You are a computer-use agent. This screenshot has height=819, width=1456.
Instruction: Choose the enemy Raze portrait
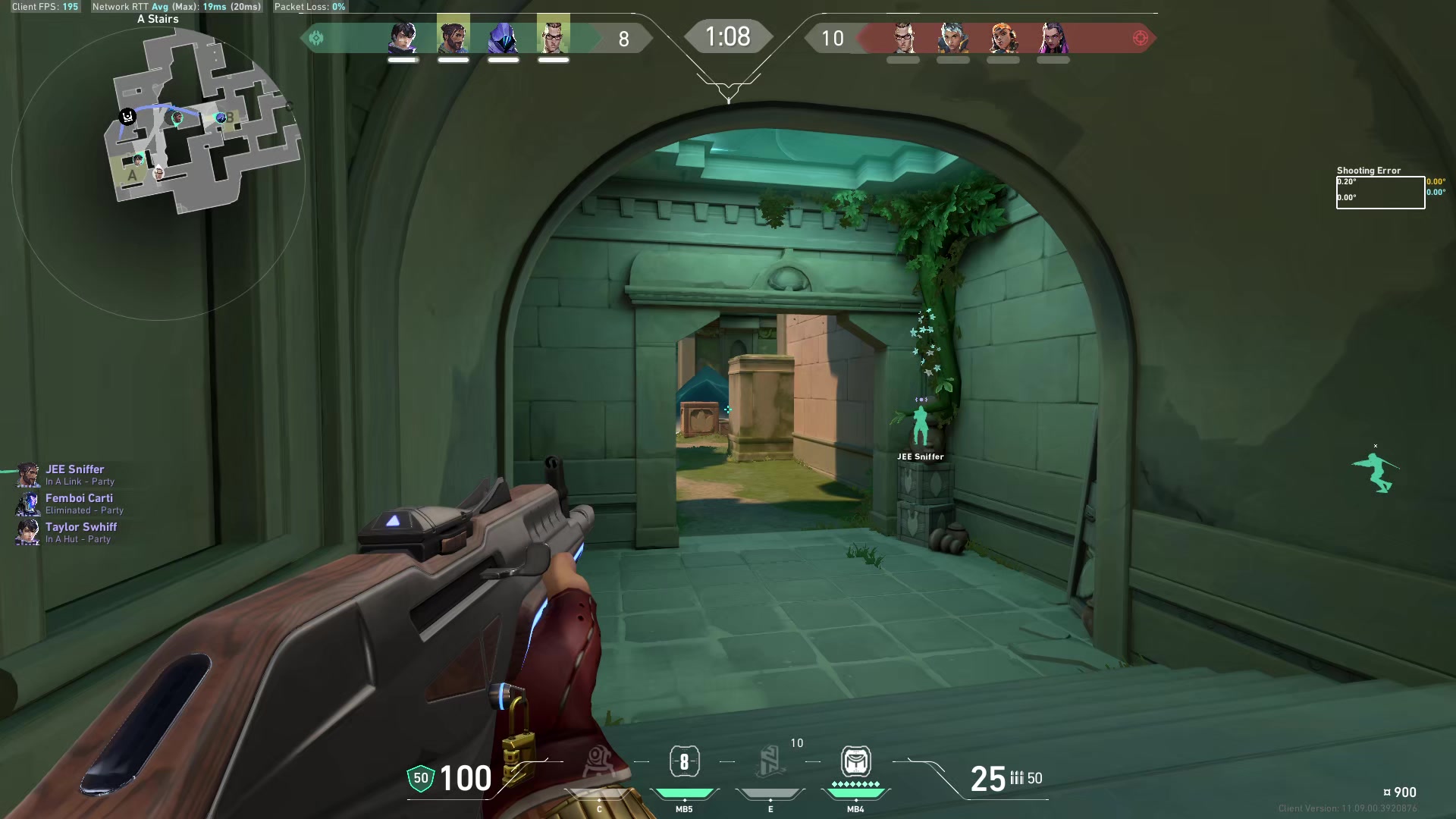pyautogui.click(x=1003, y=38)
